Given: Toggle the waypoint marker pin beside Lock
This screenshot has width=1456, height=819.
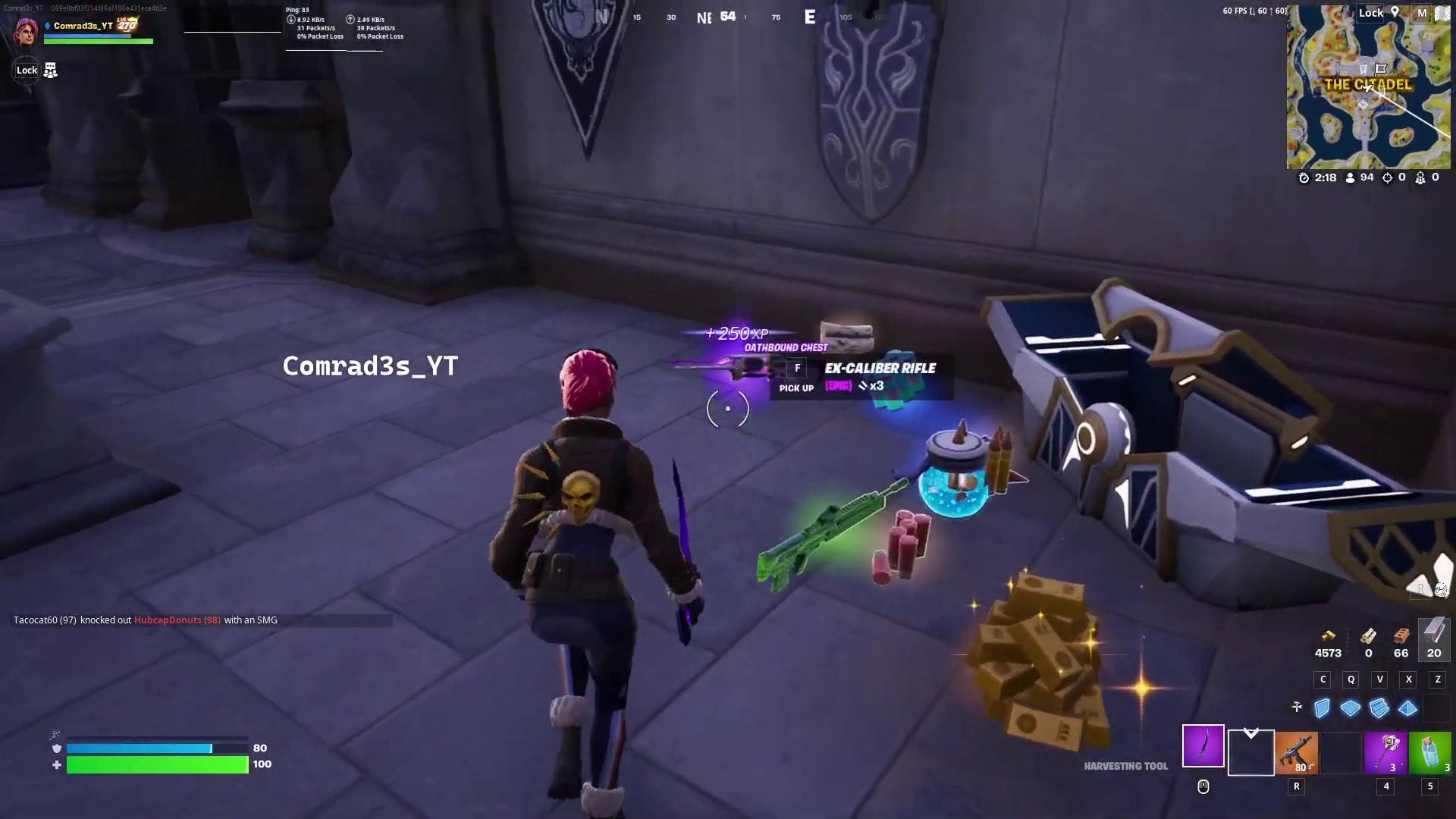Looking at the screenshot, I should point(1395,13).
